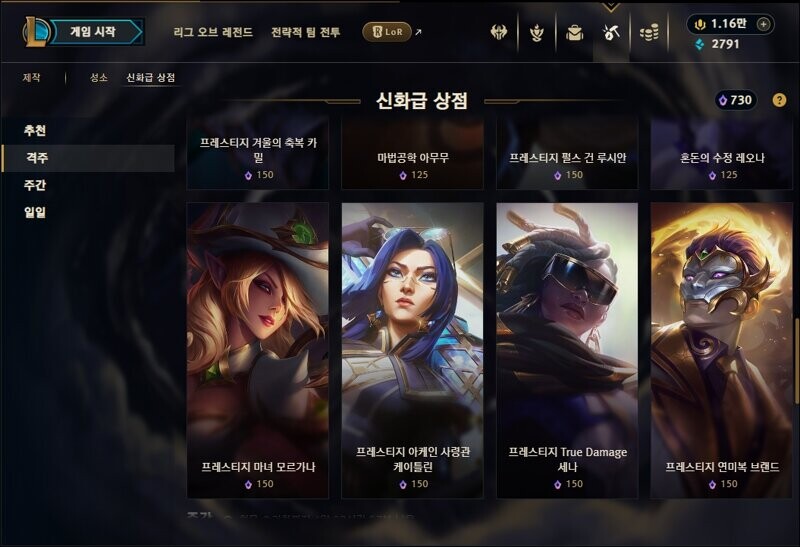
Task: Select the 프레스티지 마녀 모르가나 skin card
Action: 257,349
